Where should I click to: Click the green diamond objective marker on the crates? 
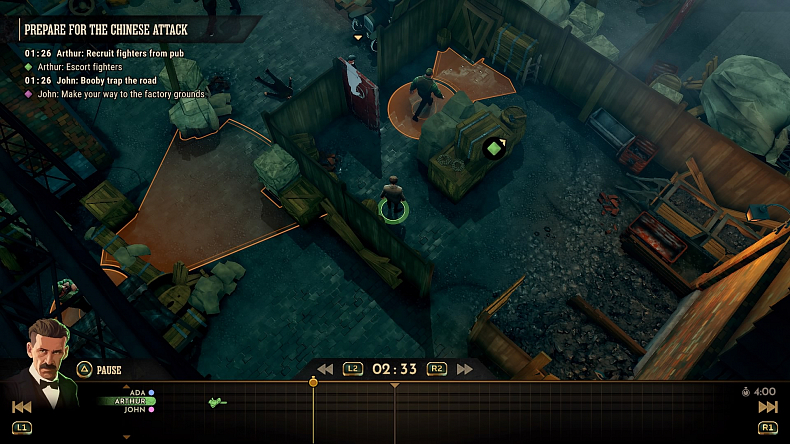(x=493, y=148)
